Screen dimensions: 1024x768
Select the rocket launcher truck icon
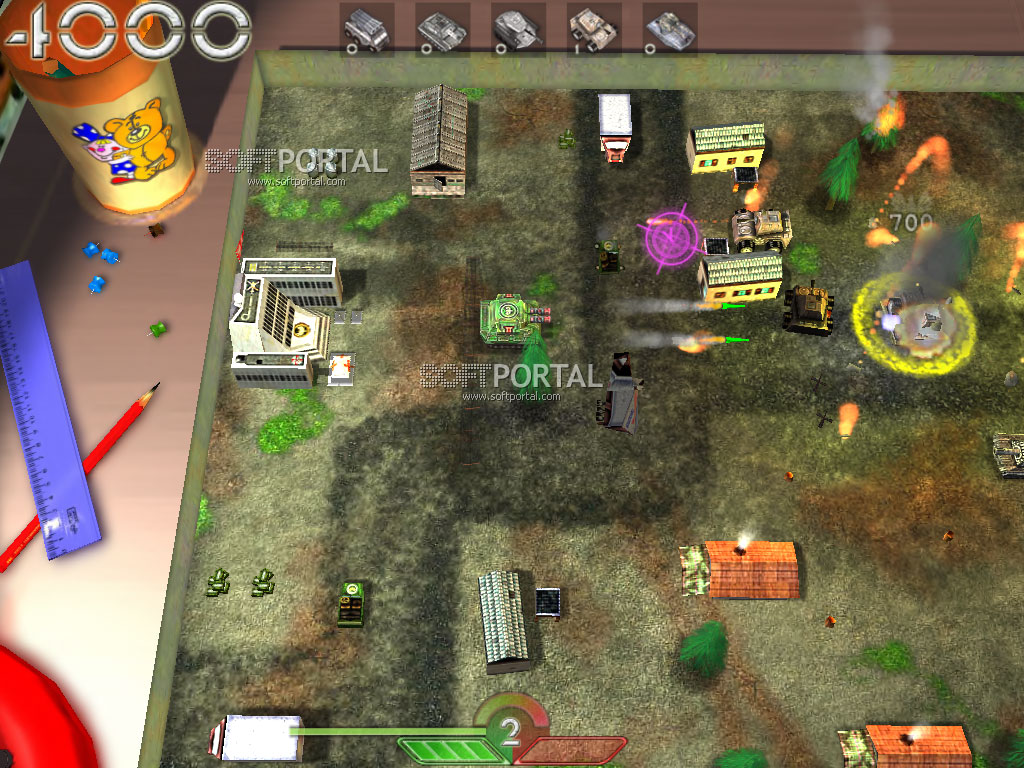click(366, 29)
